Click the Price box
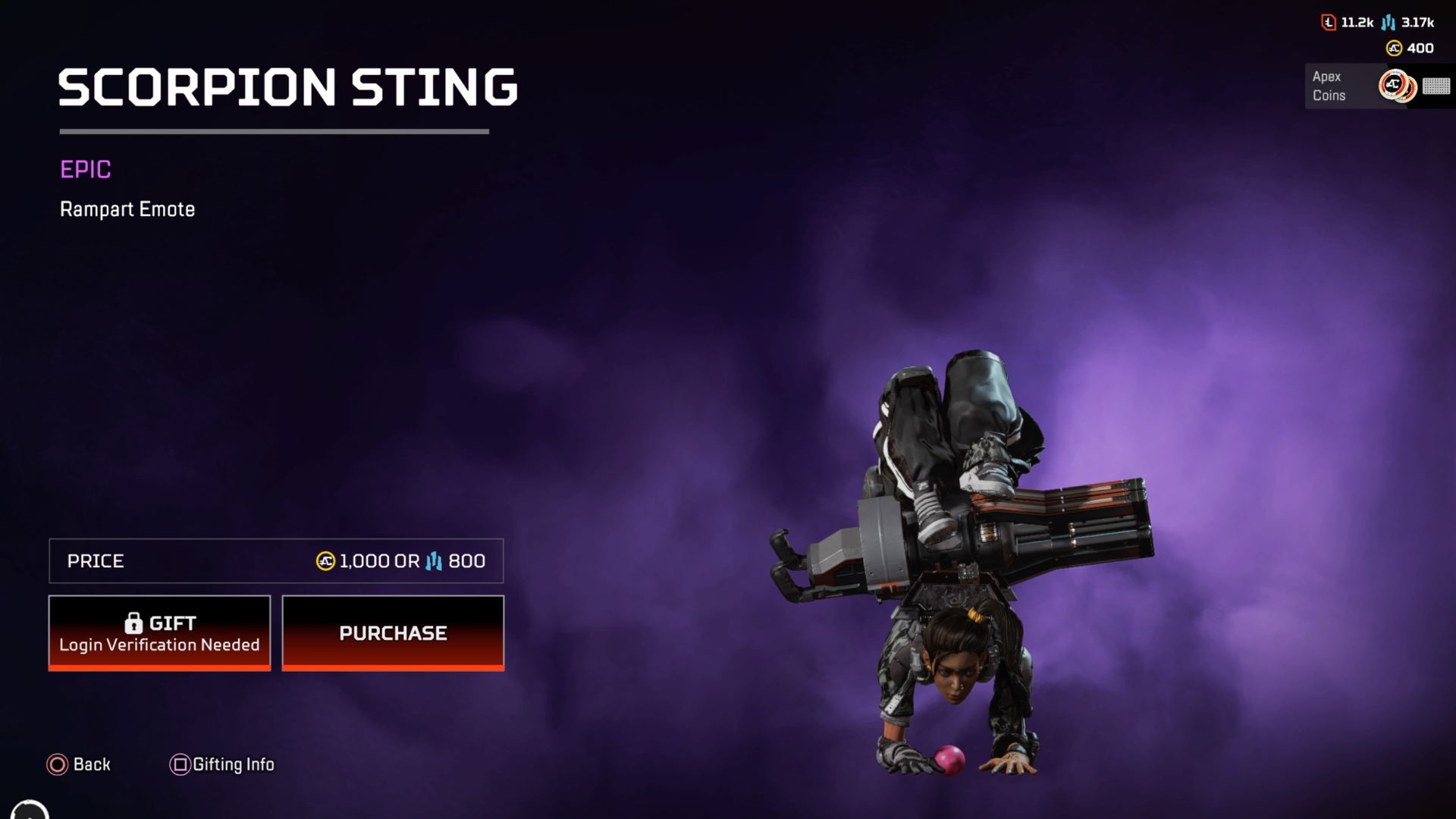Screen dimensions: 1456x819 click(277, 561)
